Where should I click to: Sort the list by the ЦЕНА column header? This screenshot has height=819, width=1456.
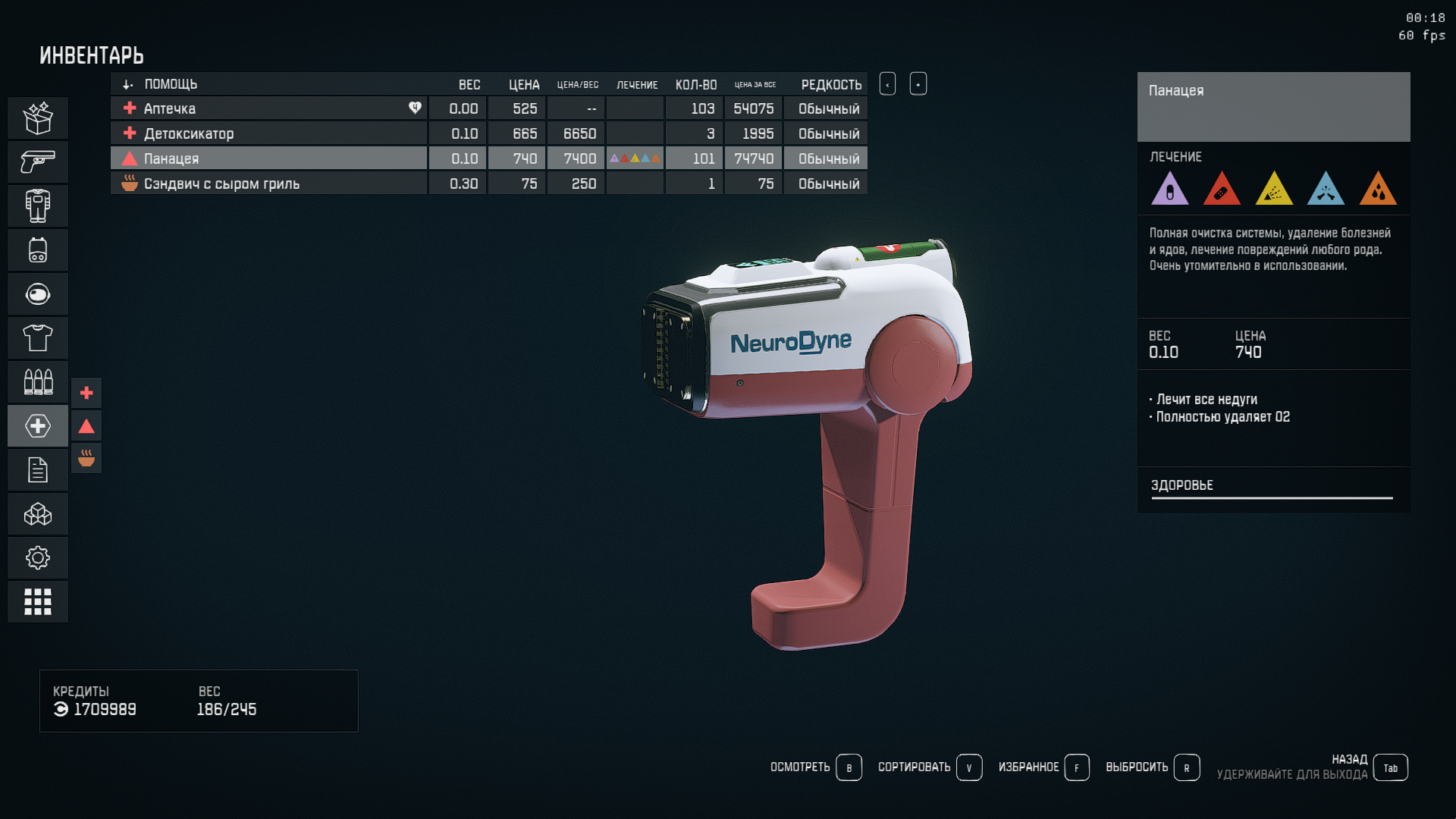[x=523, y=84]
